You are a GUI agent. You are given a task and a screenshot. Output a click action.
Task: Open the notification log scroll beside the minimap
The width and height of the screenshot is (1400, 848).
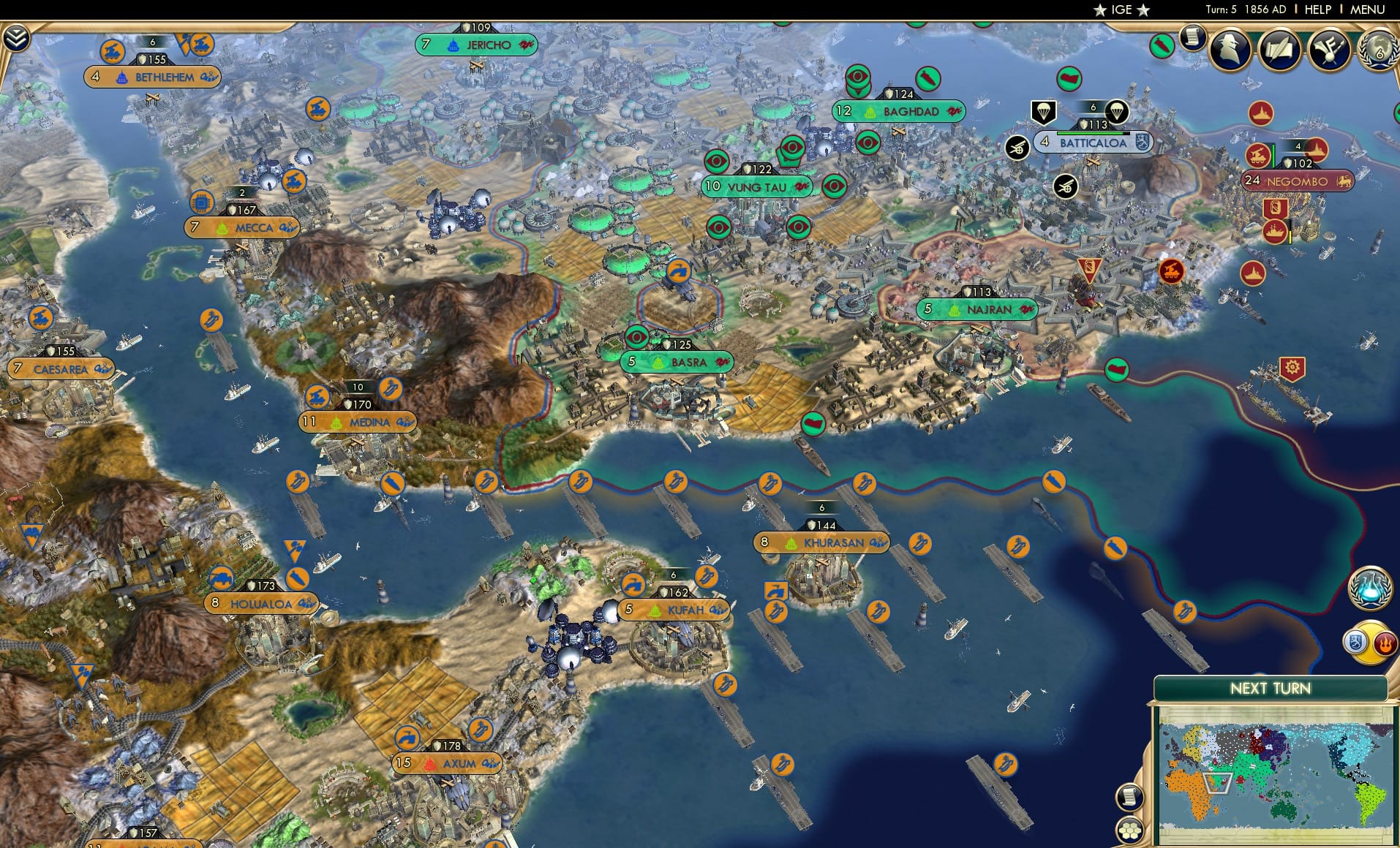coord(1130,796)
